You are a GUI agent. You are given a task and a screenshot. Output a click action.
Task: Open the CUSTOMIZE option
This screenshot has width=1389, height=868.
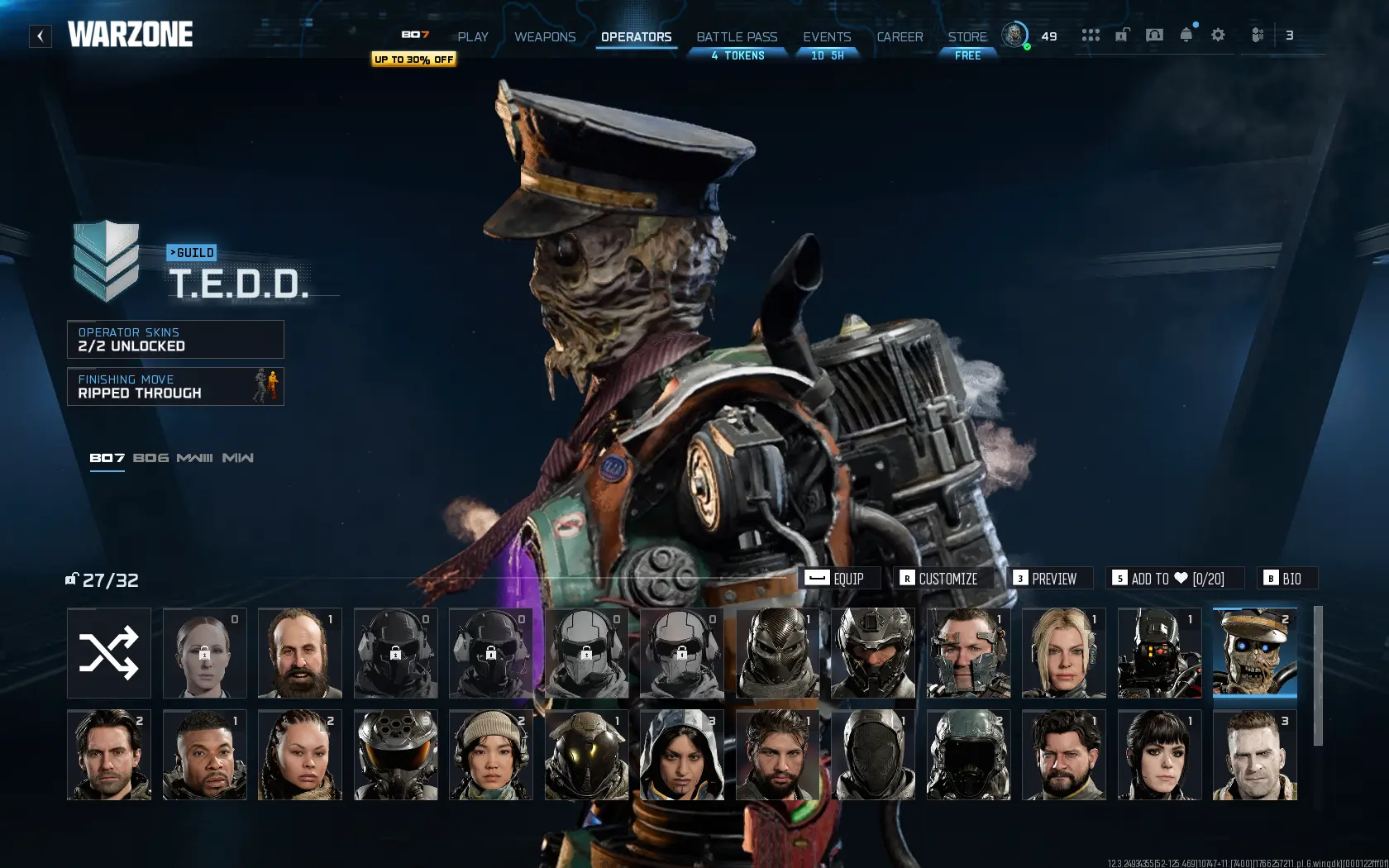coord(943,579)
